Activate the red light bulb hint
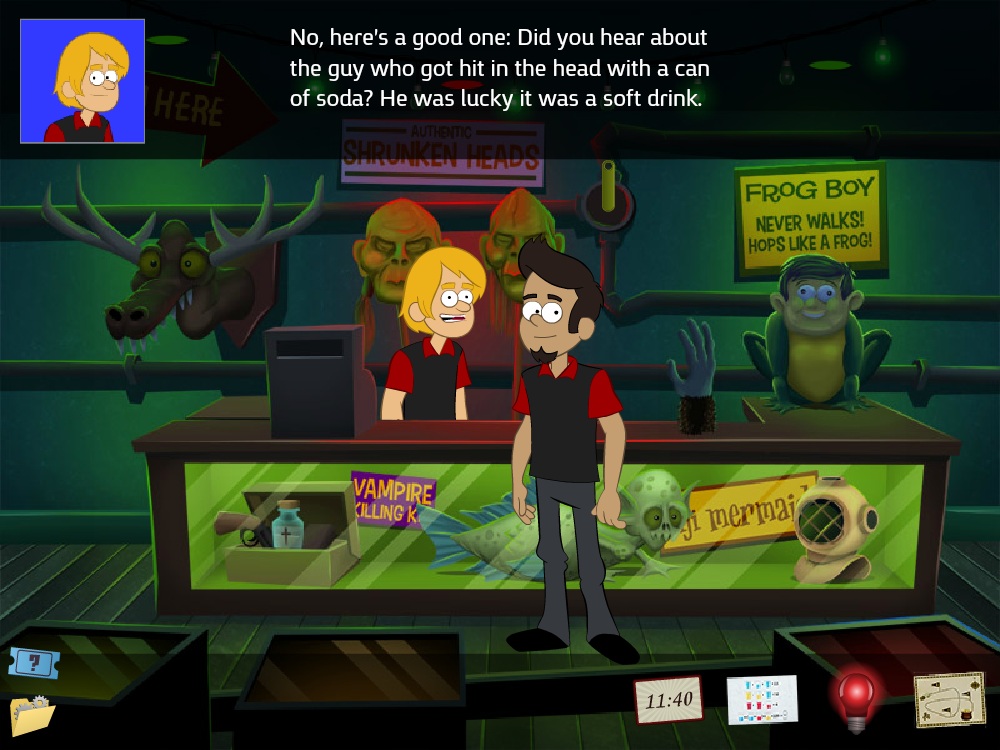1000x750 pixels. (855, 696)
